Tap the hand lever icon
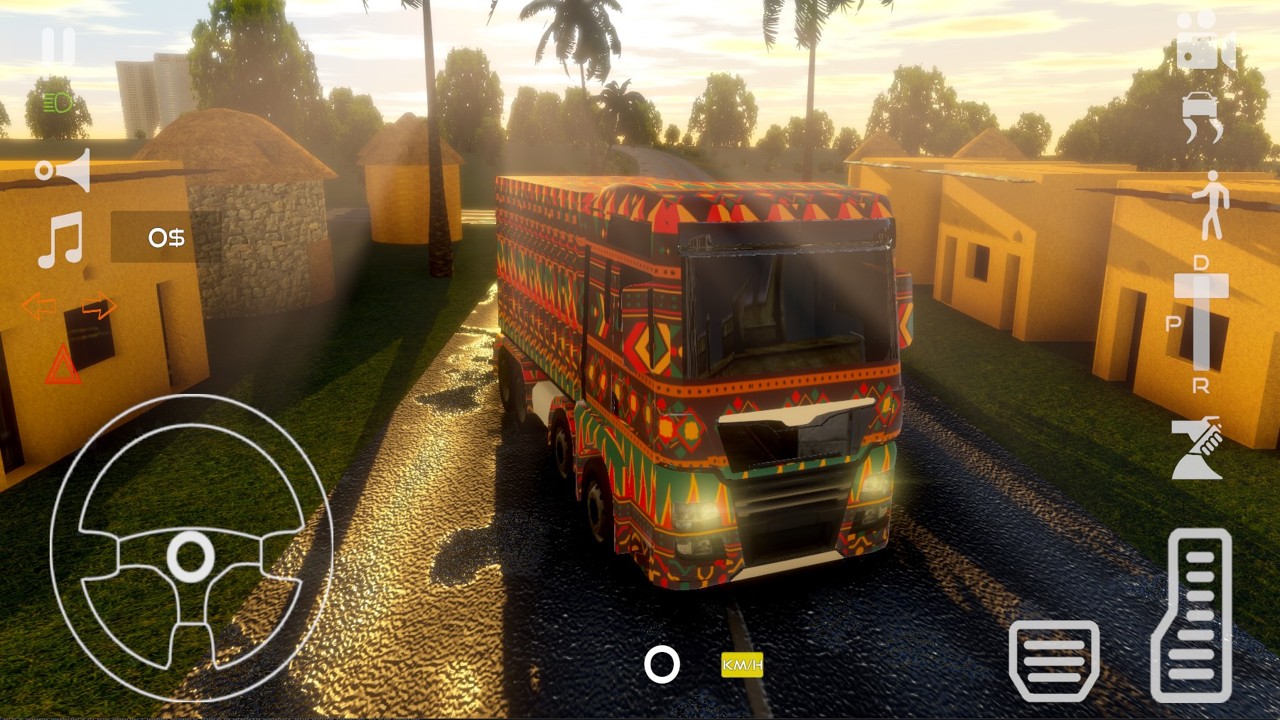 pos(1199,448)
